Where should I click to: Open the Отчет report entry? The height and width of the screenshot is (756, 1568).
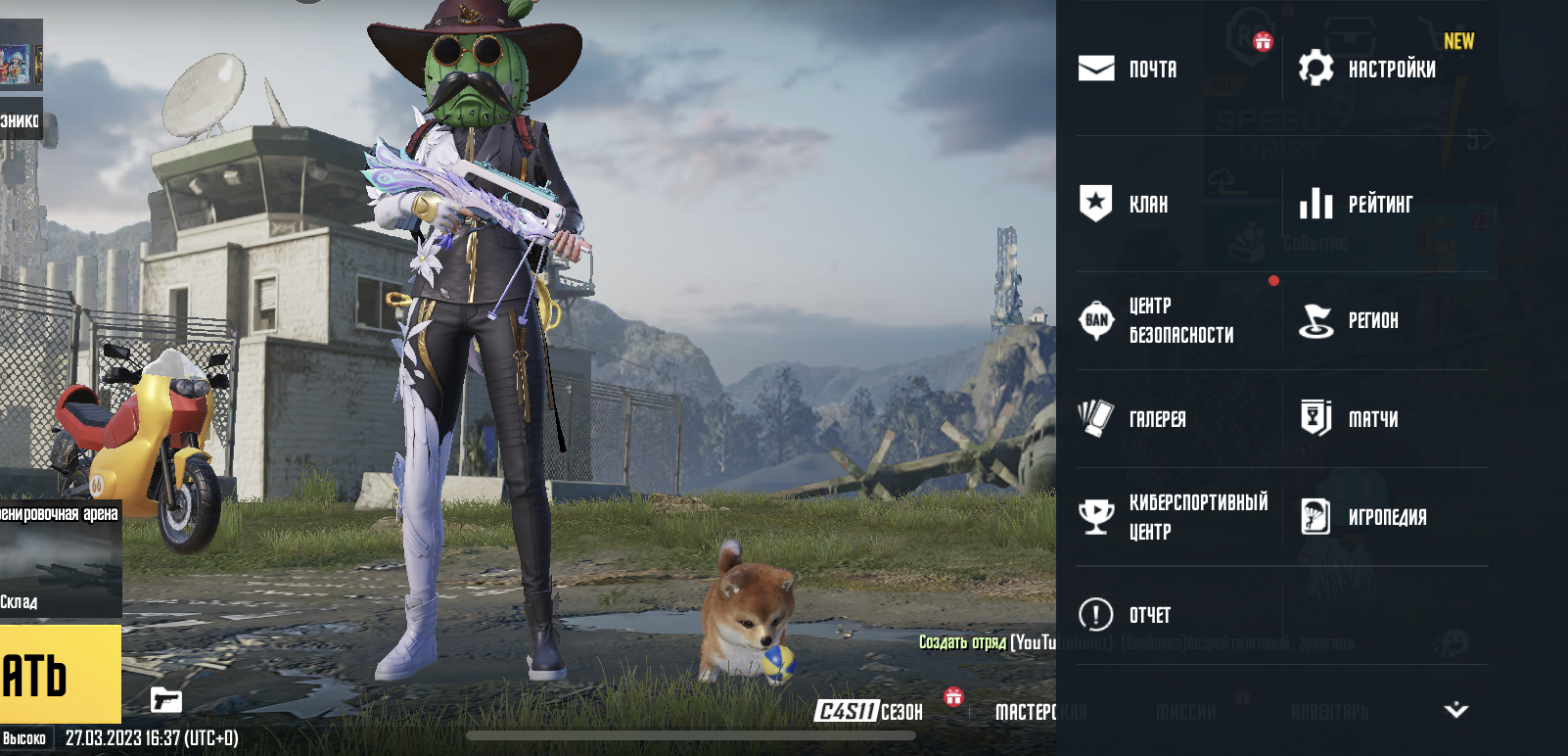(x=1124, y=614)
